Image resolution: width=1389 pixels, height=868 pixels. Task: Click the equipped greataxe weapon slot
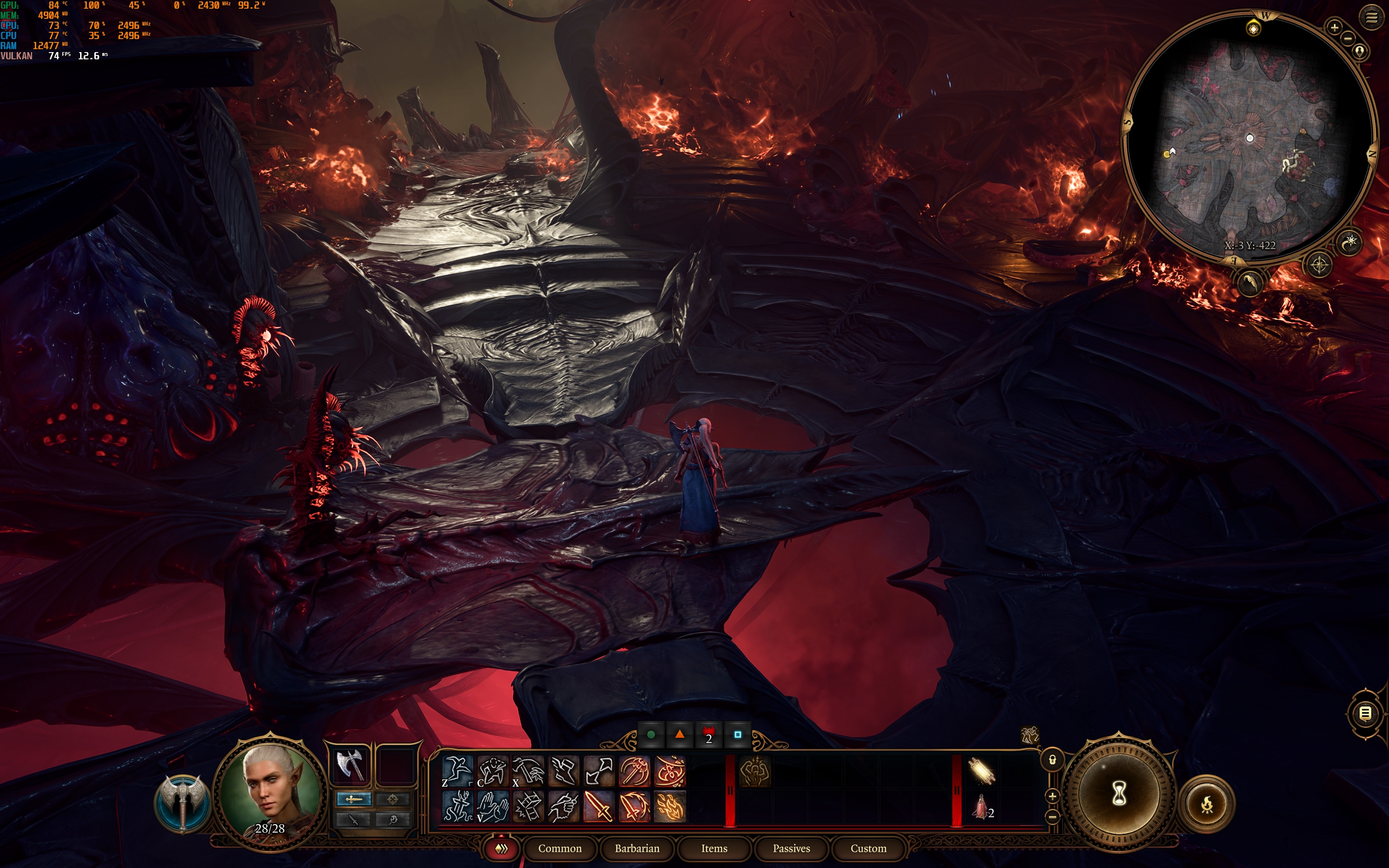350,765
